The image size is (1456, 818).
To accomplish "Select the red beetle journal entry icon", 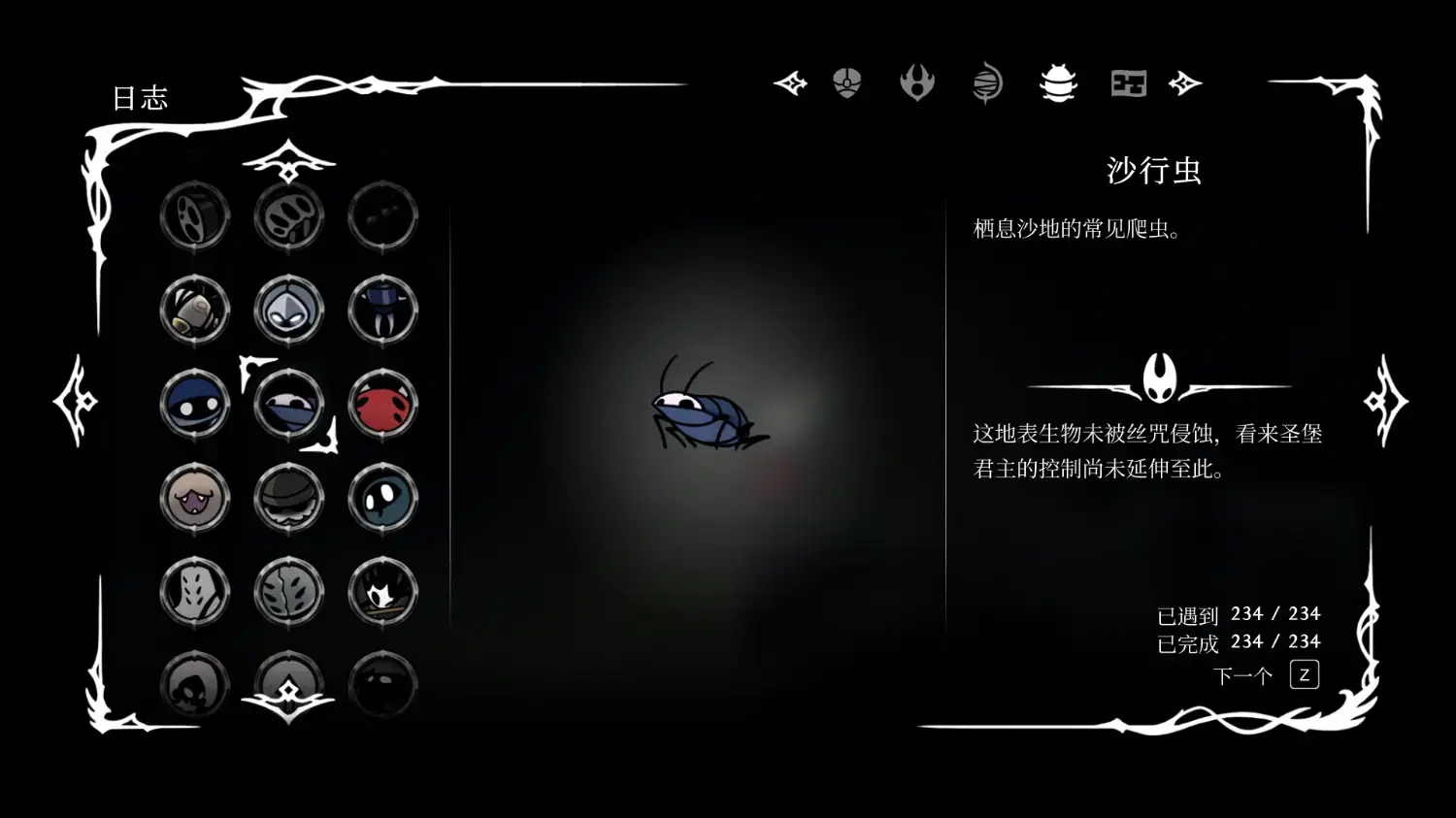I will click(383, 406).
